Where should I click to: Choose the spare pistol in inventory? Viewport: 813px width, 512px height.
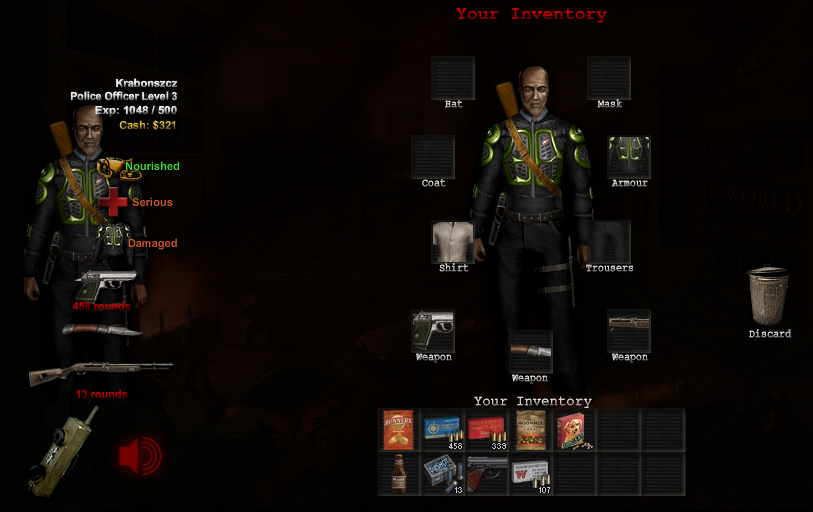pyautogui.click(x=486, y=473)
